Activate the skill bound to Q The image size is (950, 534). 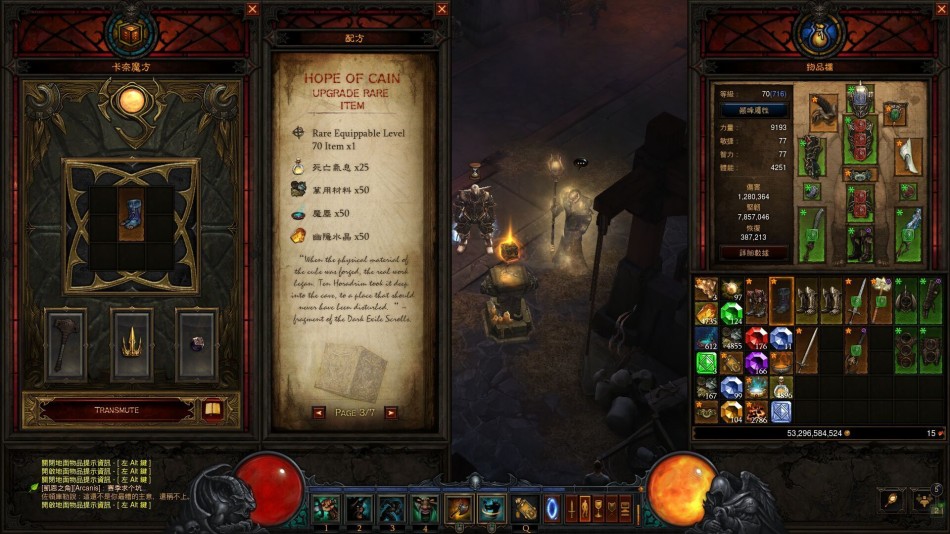(524, 509)
